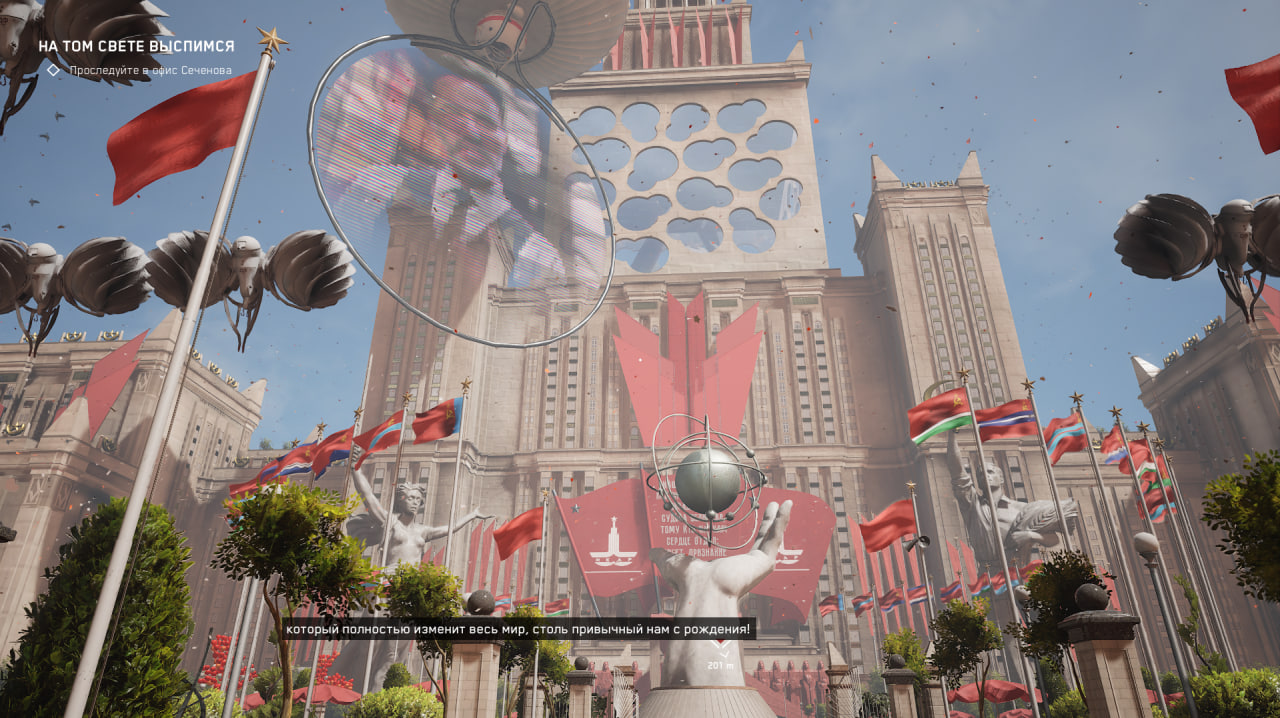The image size is (1280, 718).
Task: Select the quest title "На том свете выспимся"
Action: (136, 46)
